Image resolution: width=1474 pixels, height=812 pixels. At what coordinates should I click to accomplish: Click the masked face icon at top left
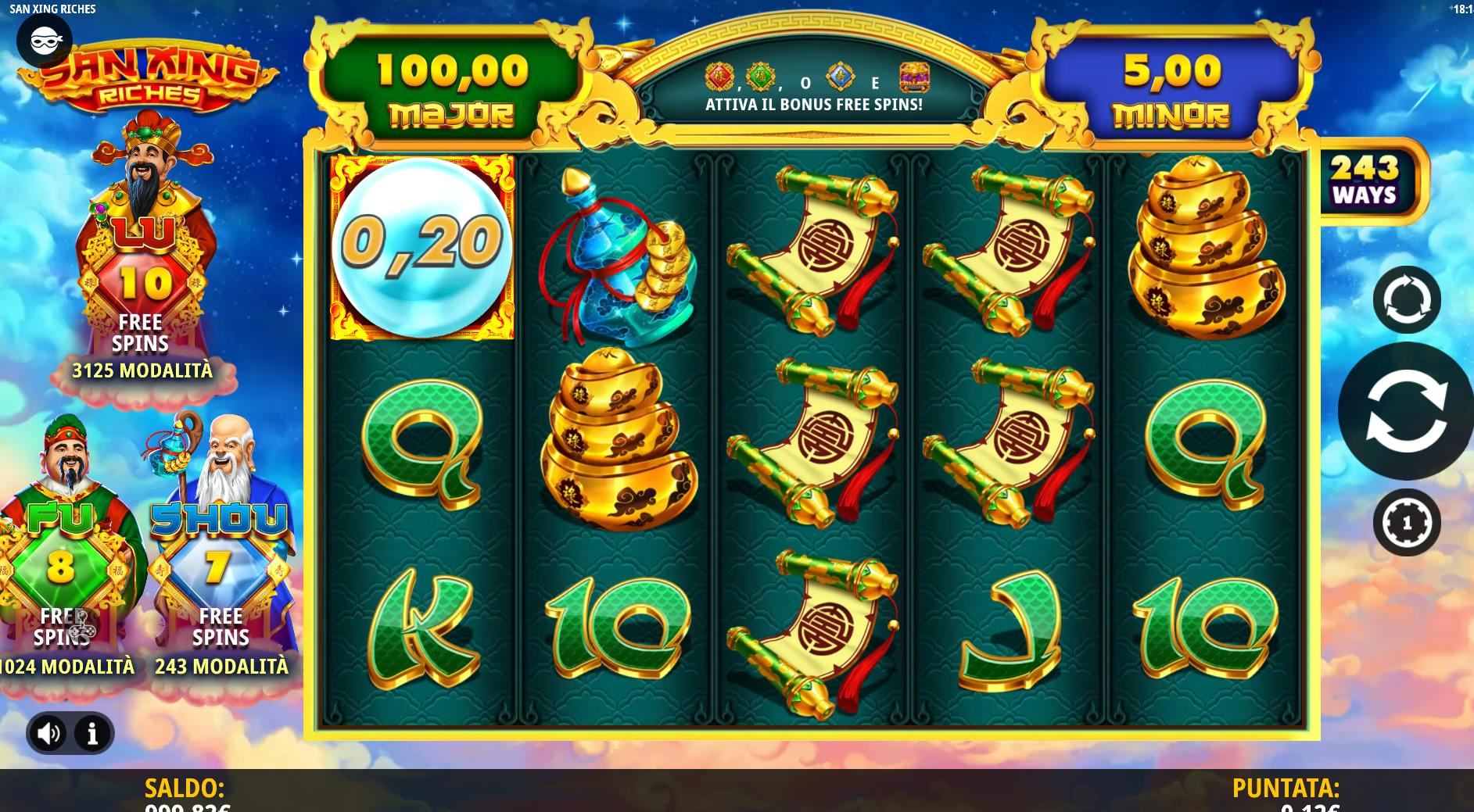coord(45,39)
